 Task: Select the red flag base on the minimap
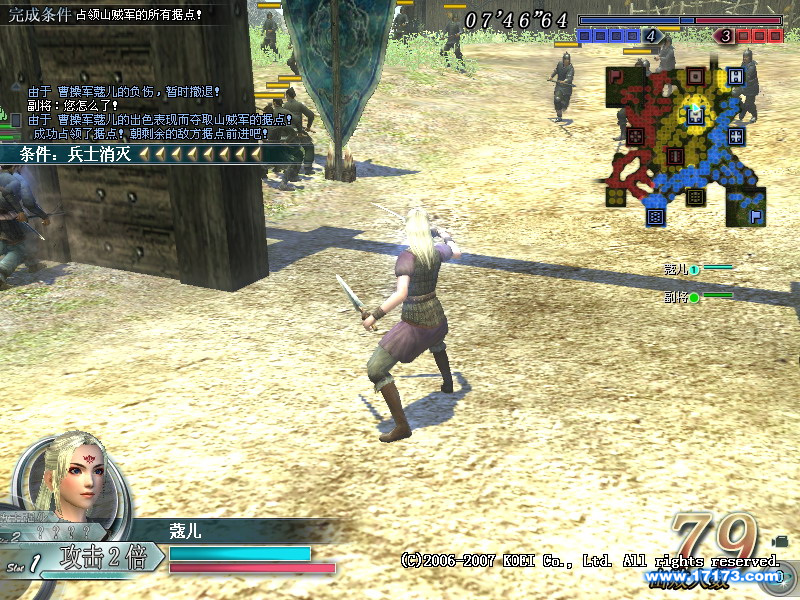(616, 76)
